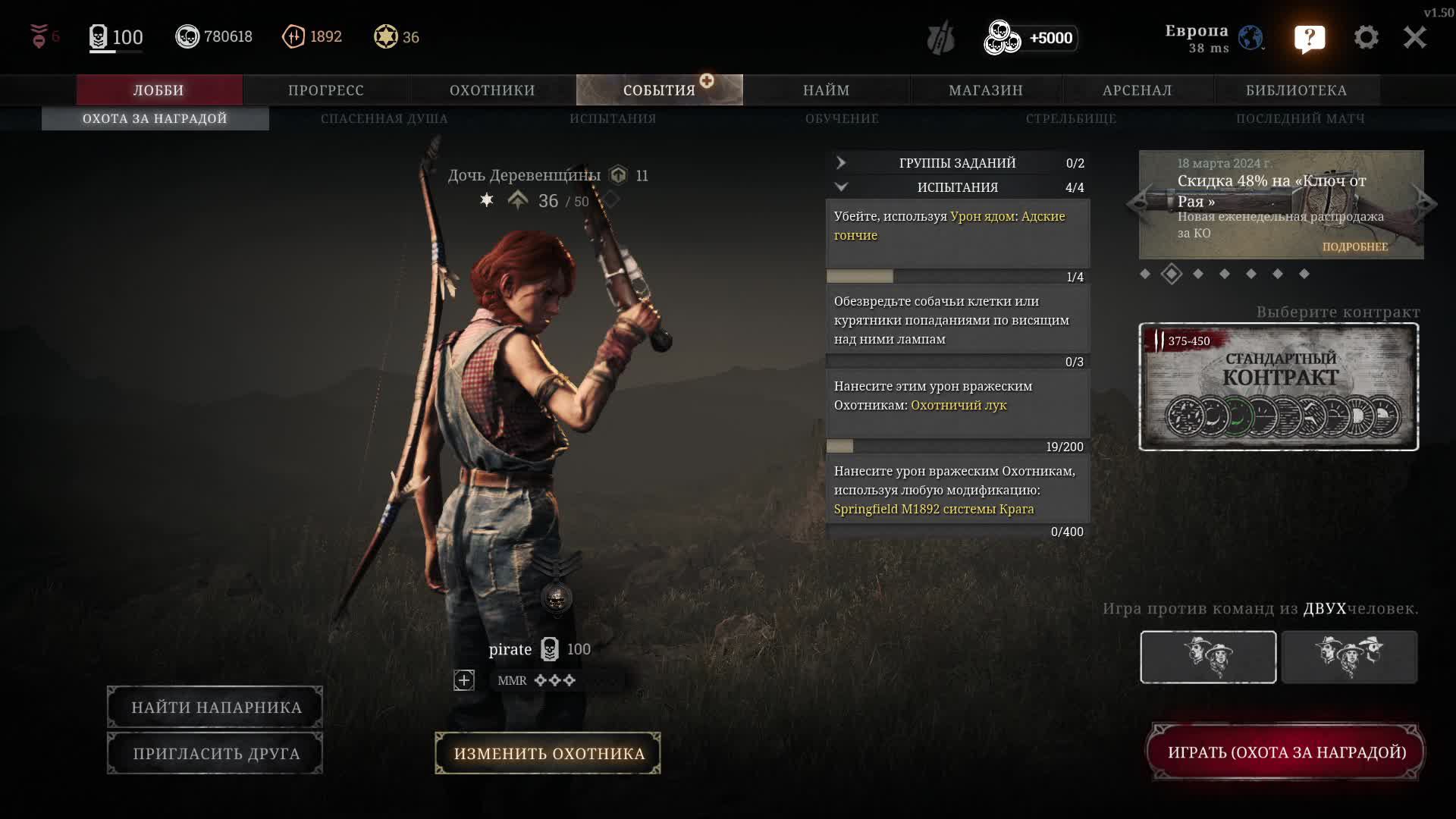The width and height of the screenshot is (1456, 819).
Task: Choose the three-hunter team size option
Action: 1349,657
